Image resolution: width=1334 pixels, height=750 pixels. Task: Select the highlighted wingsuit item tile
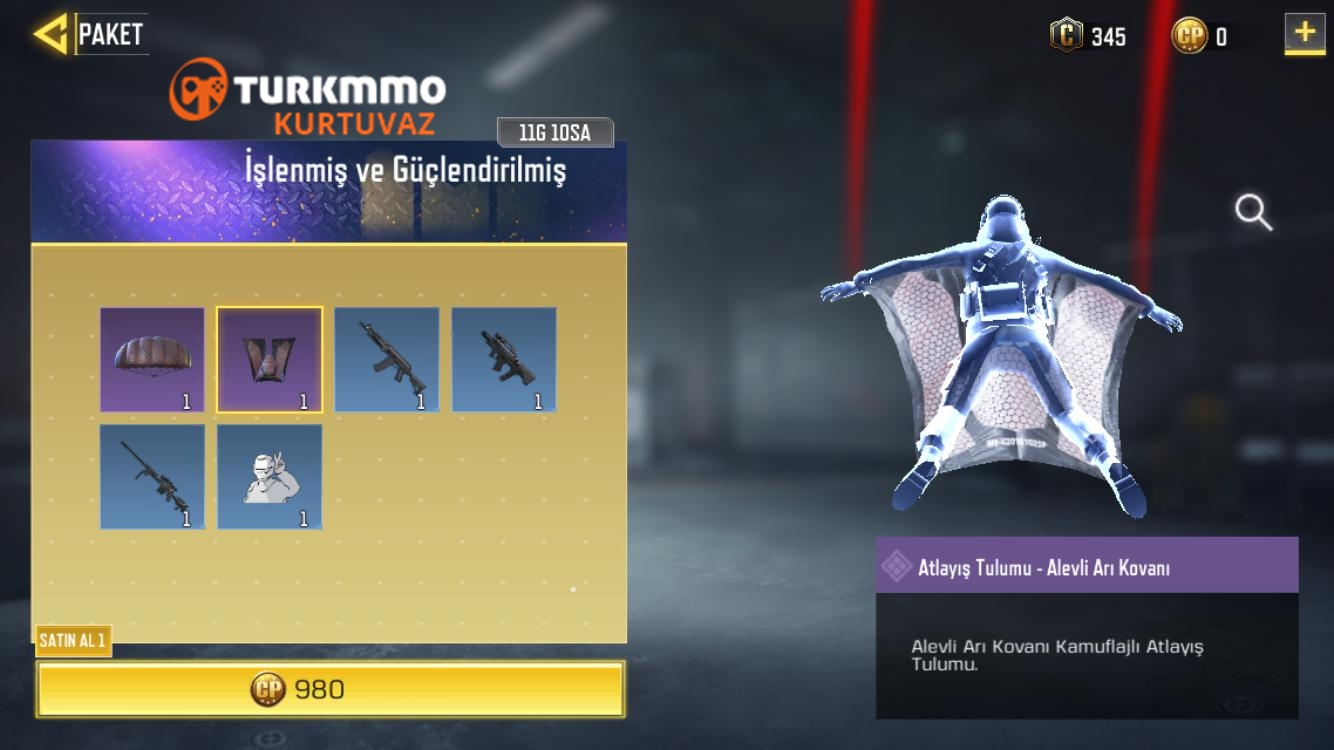[270, 360]
